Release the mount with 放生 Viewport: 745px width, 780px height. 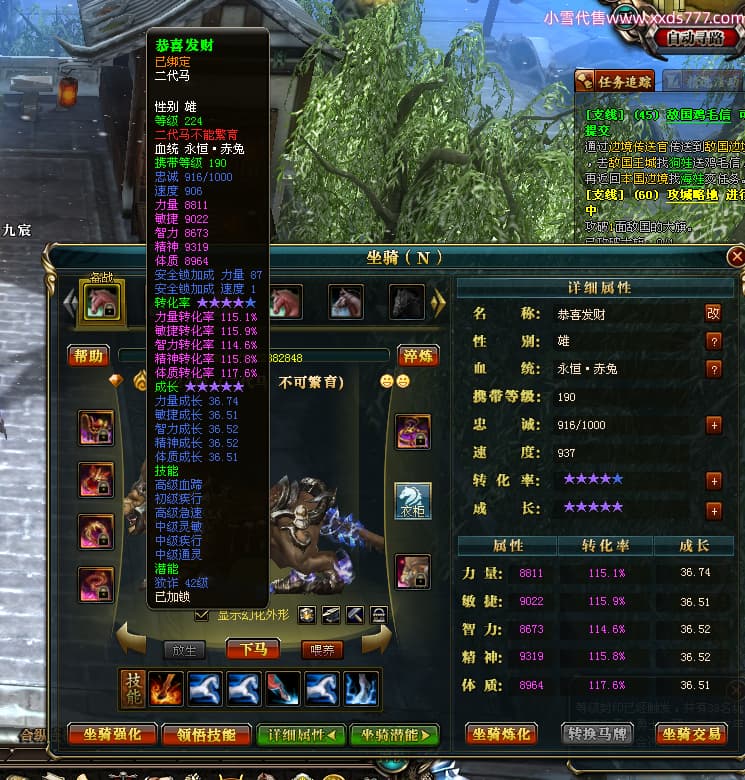click(x=184, y=649)
